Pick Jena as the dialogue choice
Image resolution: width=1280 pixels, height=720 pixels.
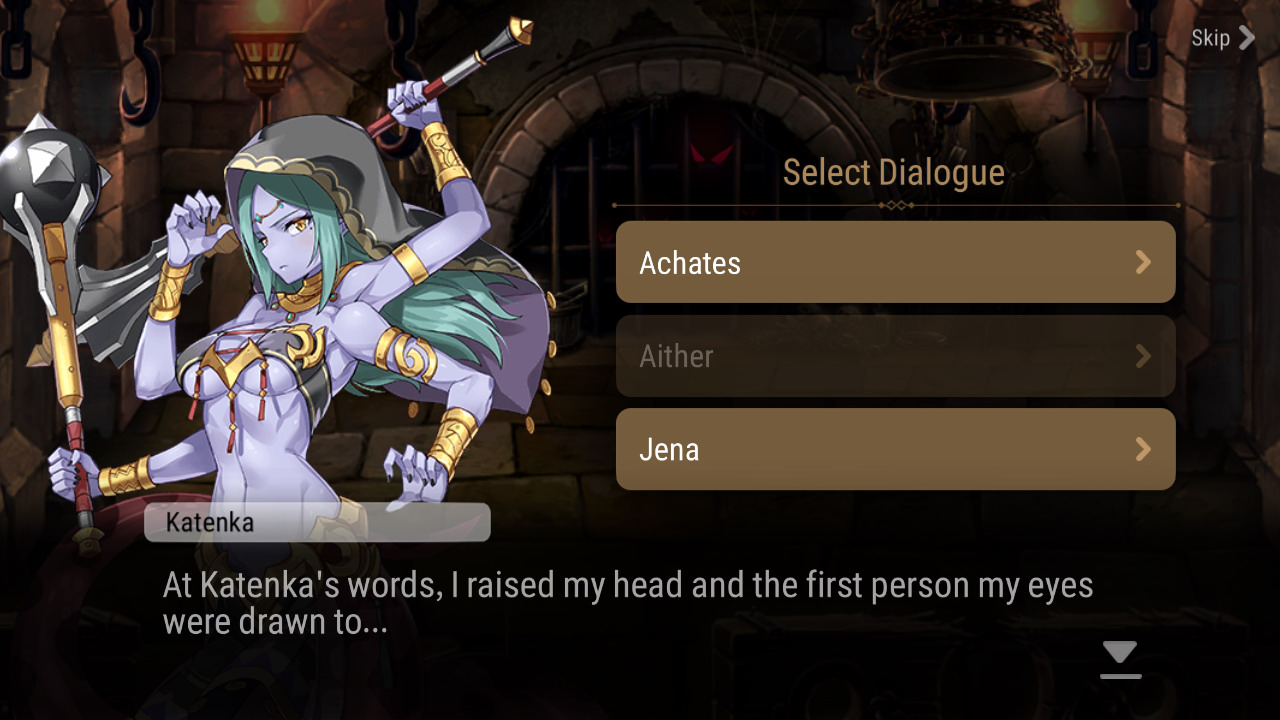[895, 449]
